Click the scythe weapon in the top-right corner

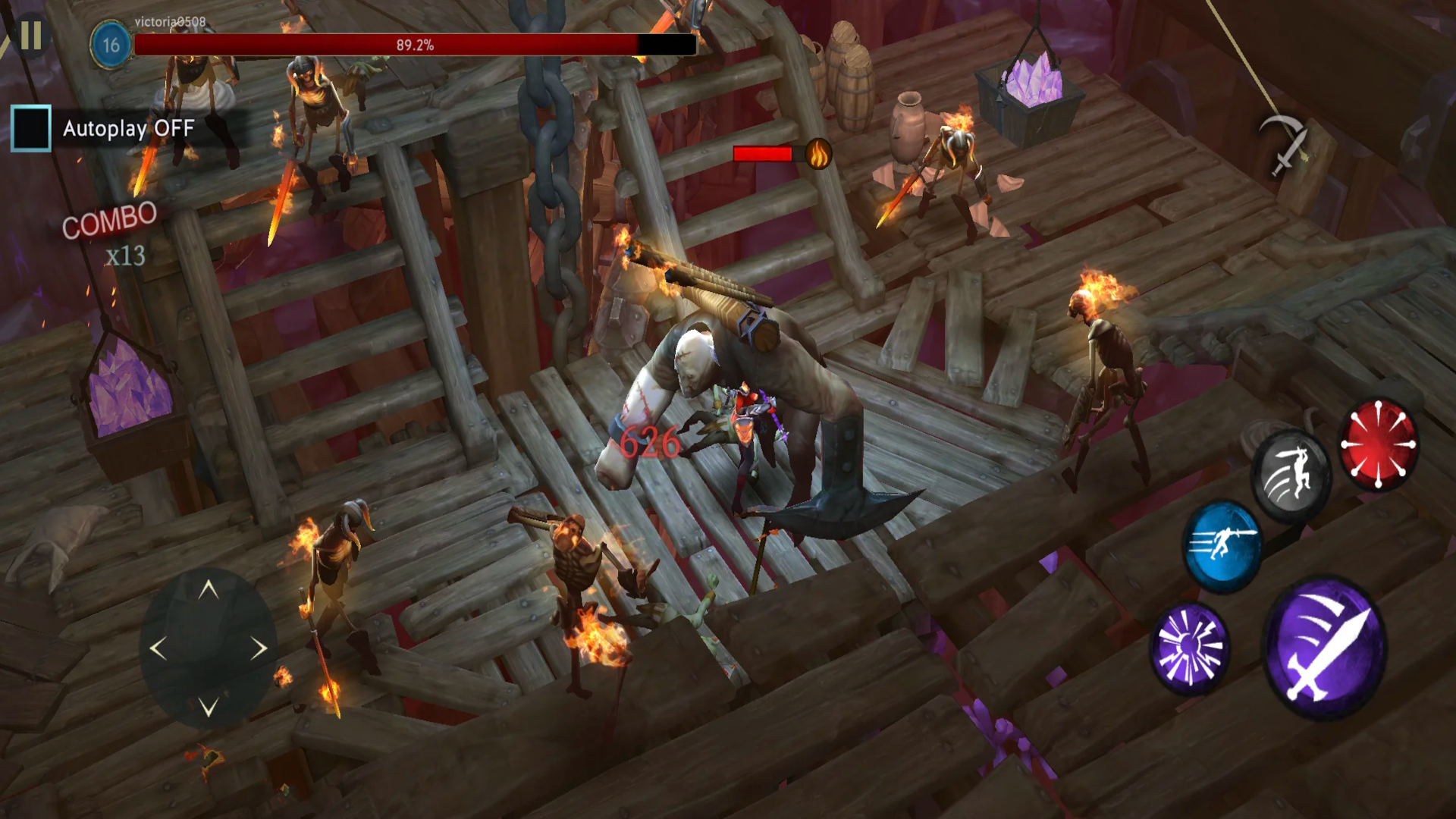click(1282, 144)
